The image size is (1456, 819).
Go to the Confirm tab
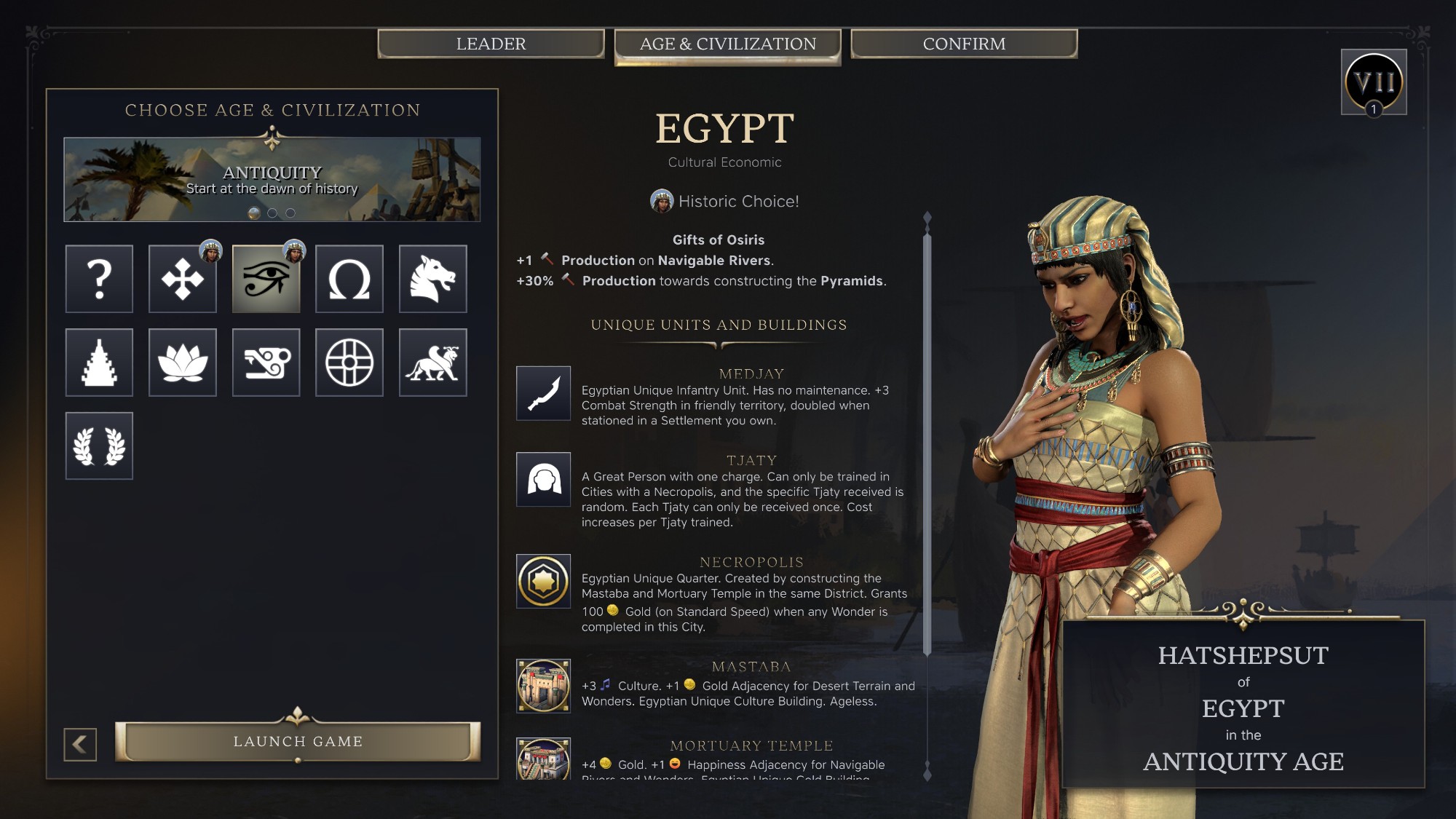click(x=964, y=44)
